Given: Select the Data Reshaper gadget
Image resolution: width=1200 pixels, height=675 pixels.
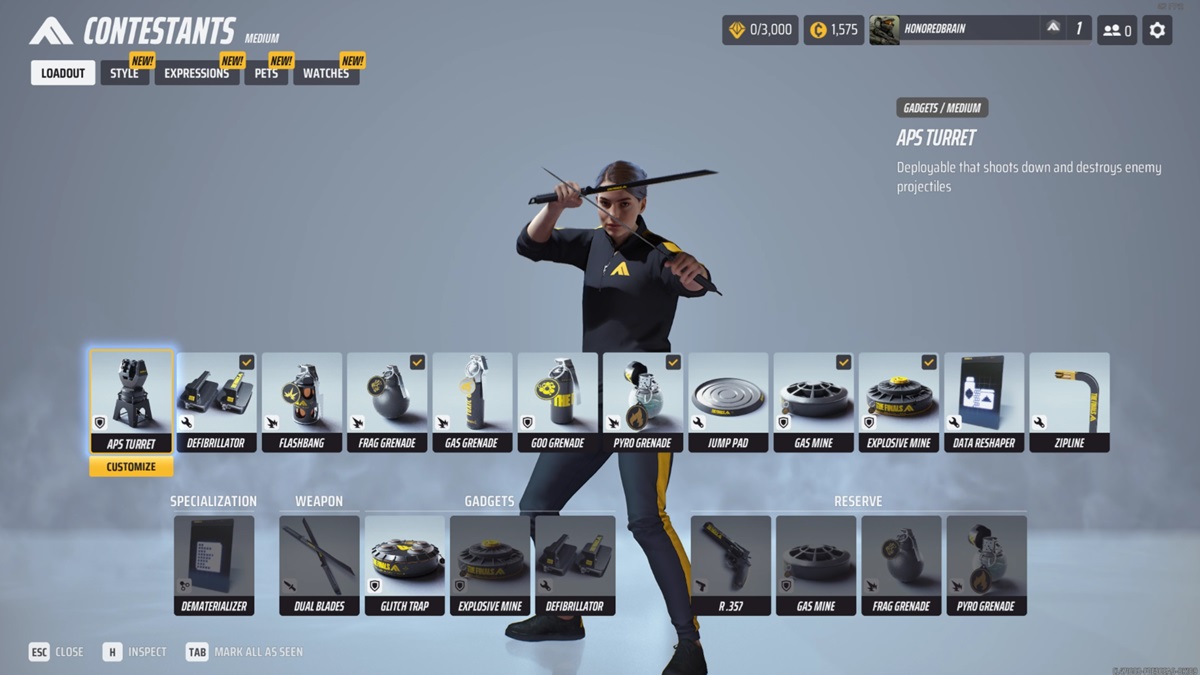Looking at the screenshot, I should click(984, 402).
